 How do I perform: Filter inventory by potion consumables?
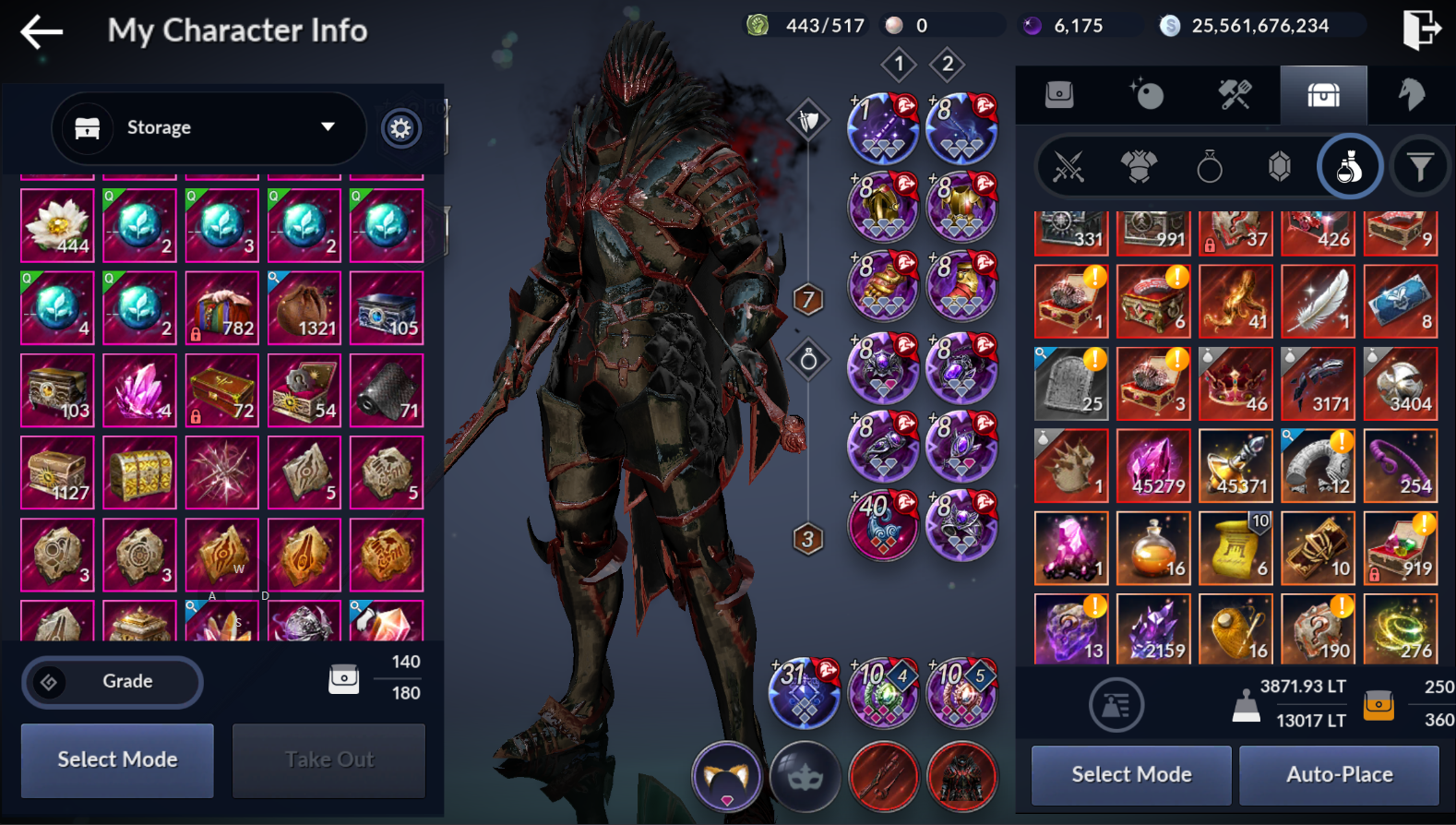coord(1349,167)
